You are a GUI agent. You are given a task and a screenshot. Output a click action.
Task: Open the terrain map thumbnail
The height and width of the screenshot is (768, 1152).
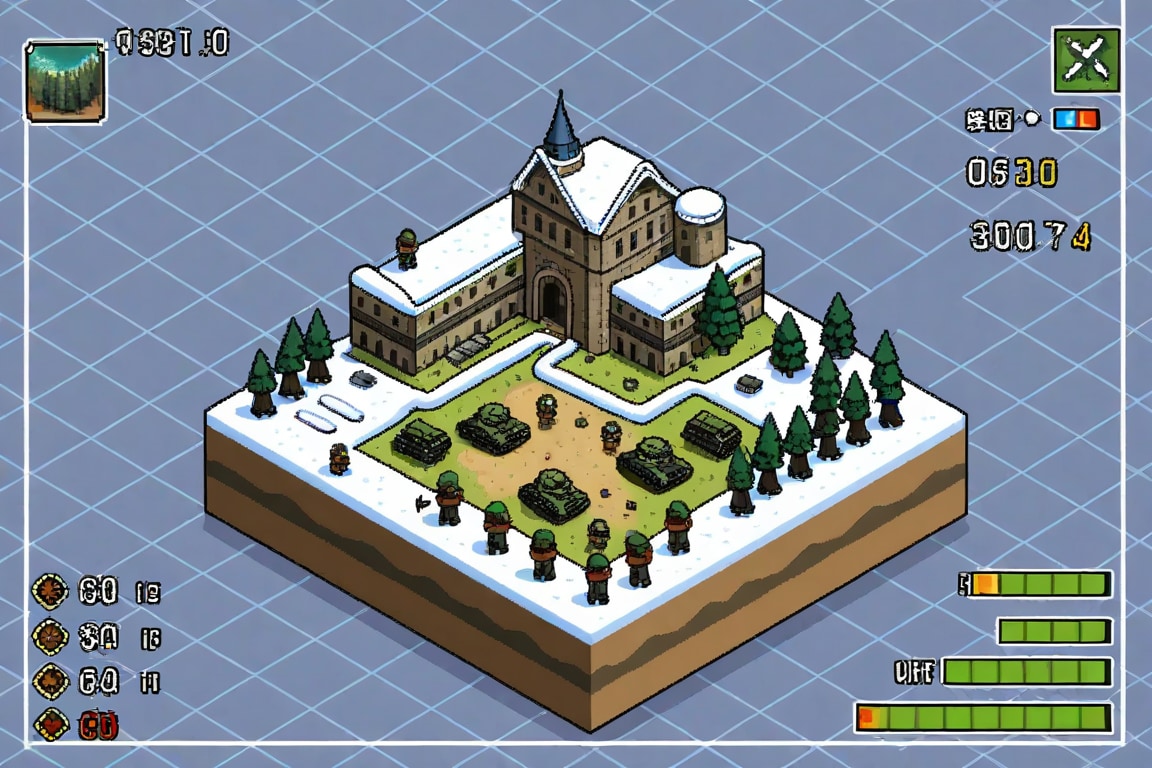click(x=65, y=81)
